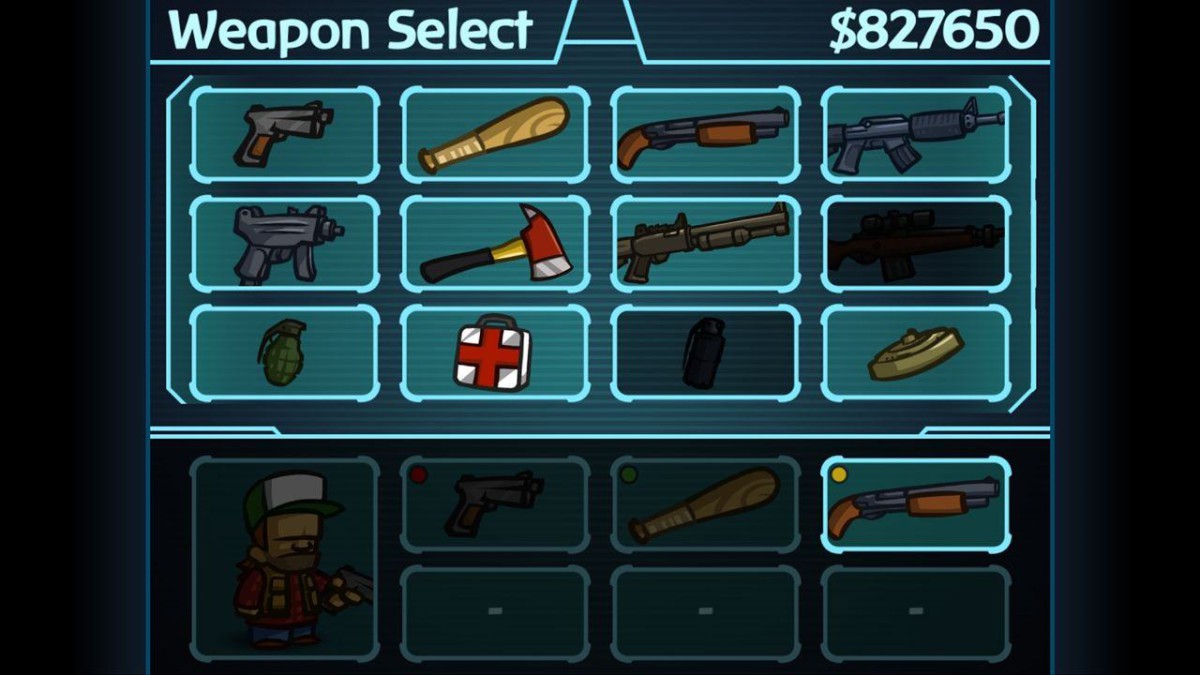1200x675 pixels.
Task: Select the darkened sniper rifle tile
Action: (915, 243)
